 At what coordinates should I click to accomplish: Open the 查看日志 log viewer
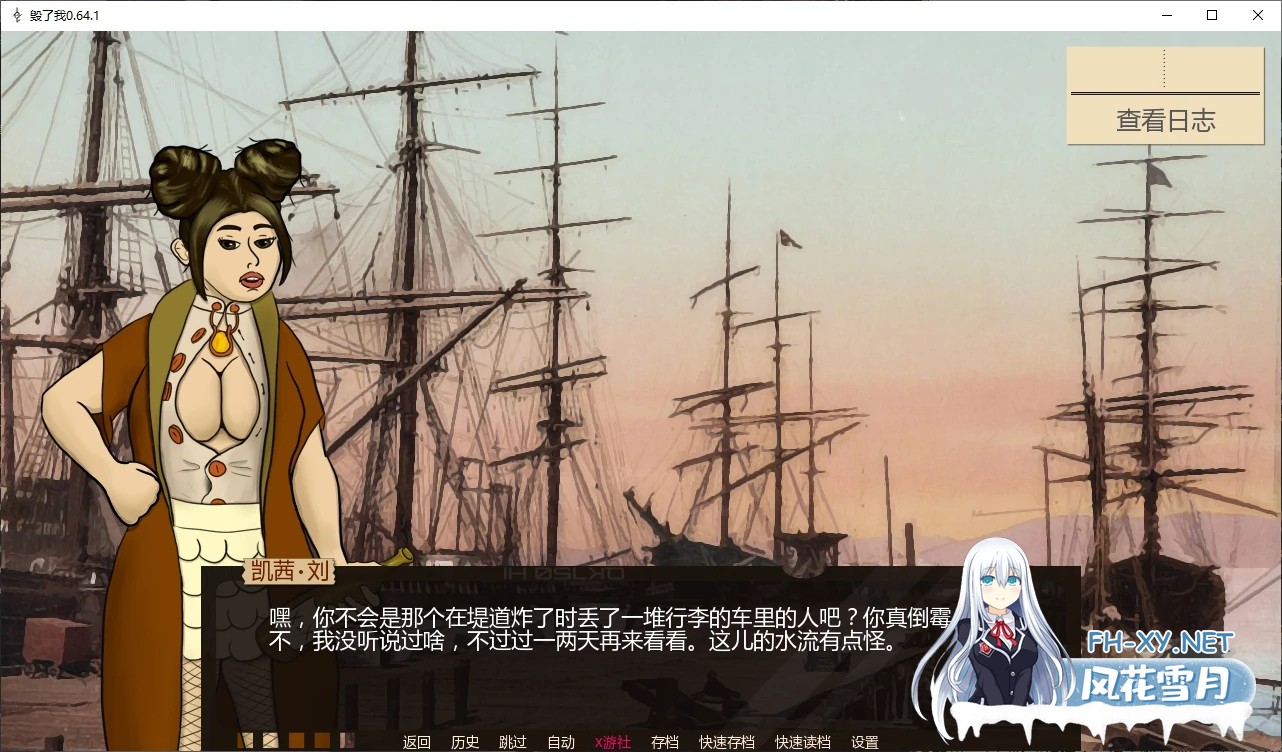(1165, 120)
